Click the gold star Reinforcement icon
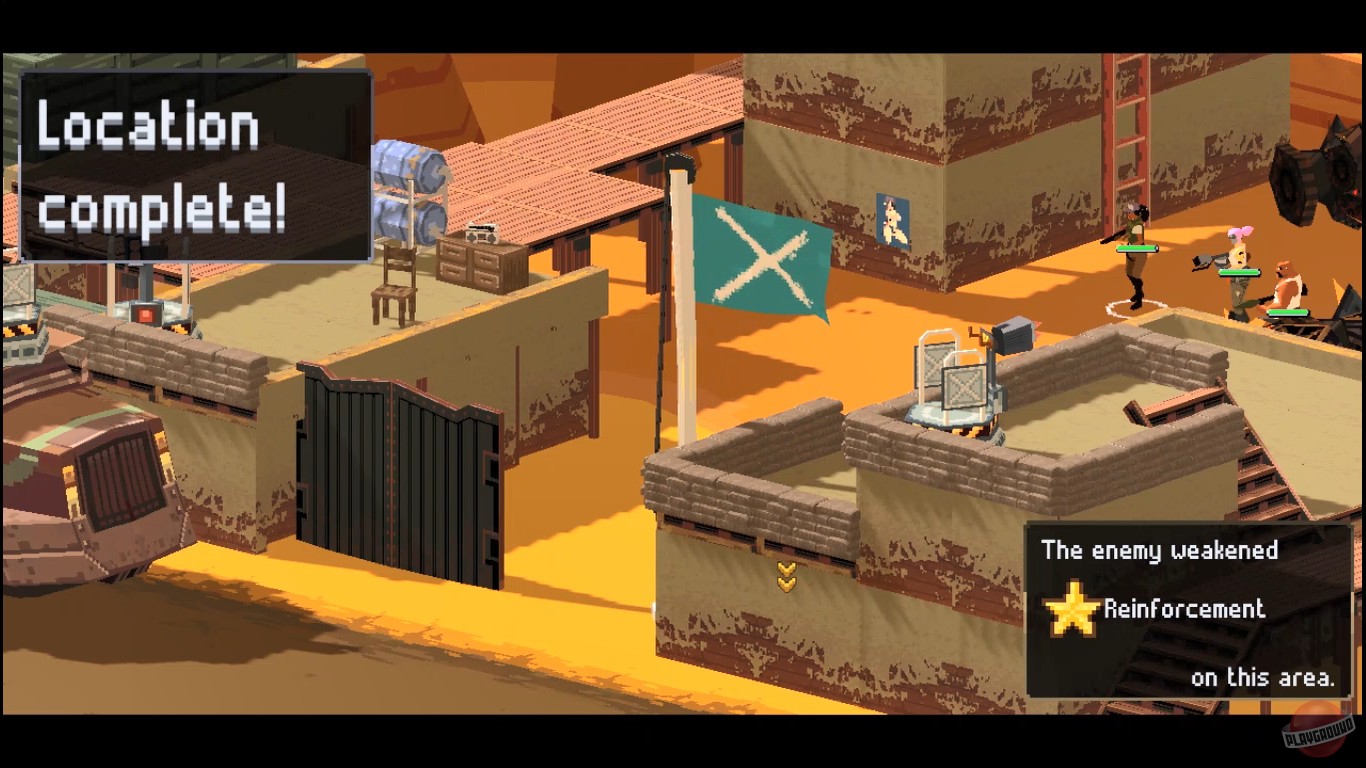Screen dimensions: 1366x768 tap(1074, 608)
